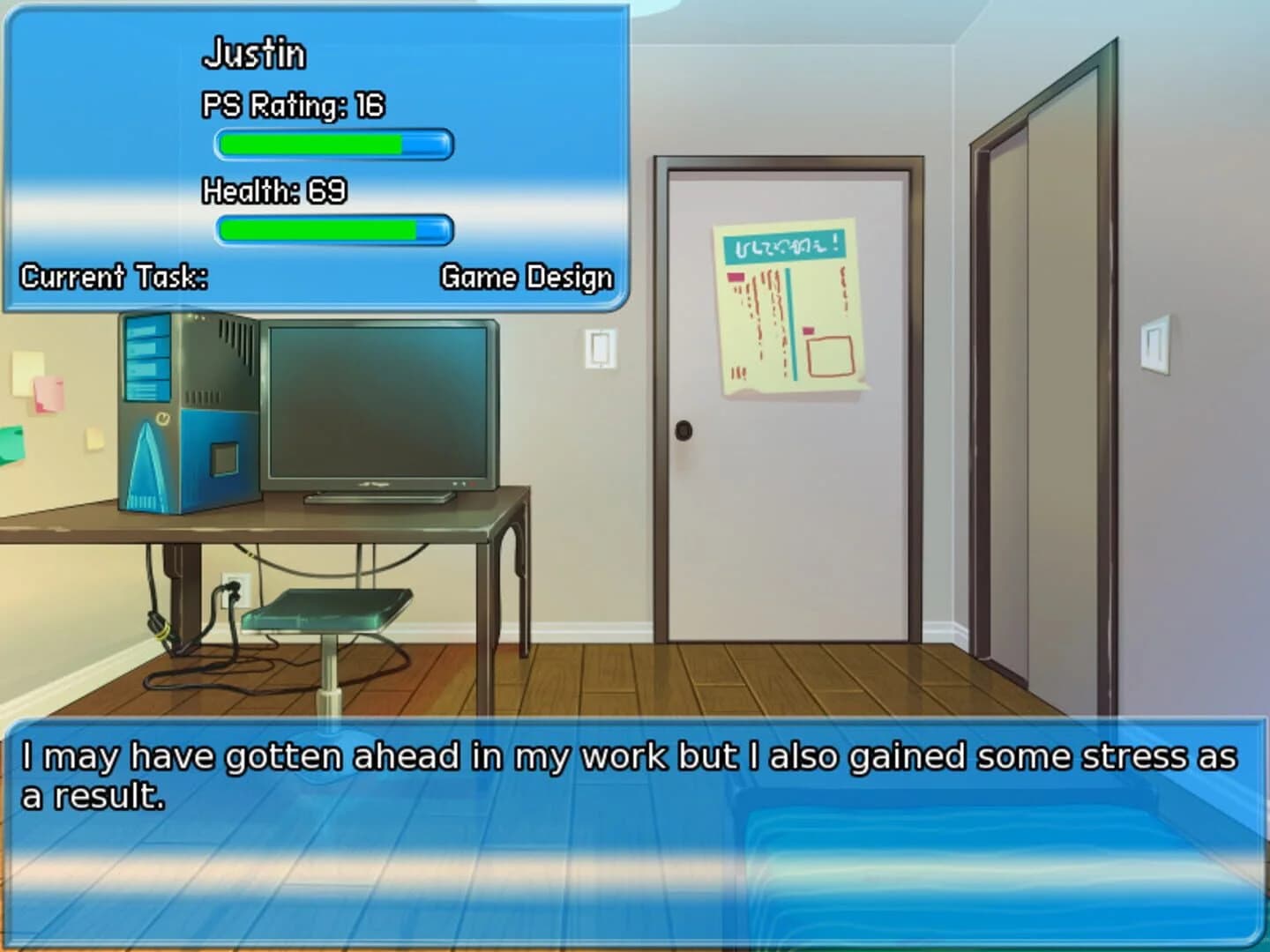The height and width of the screenshot is (952, 1270).
Task: Select the Game Design task label
Action: pos(526,278)
